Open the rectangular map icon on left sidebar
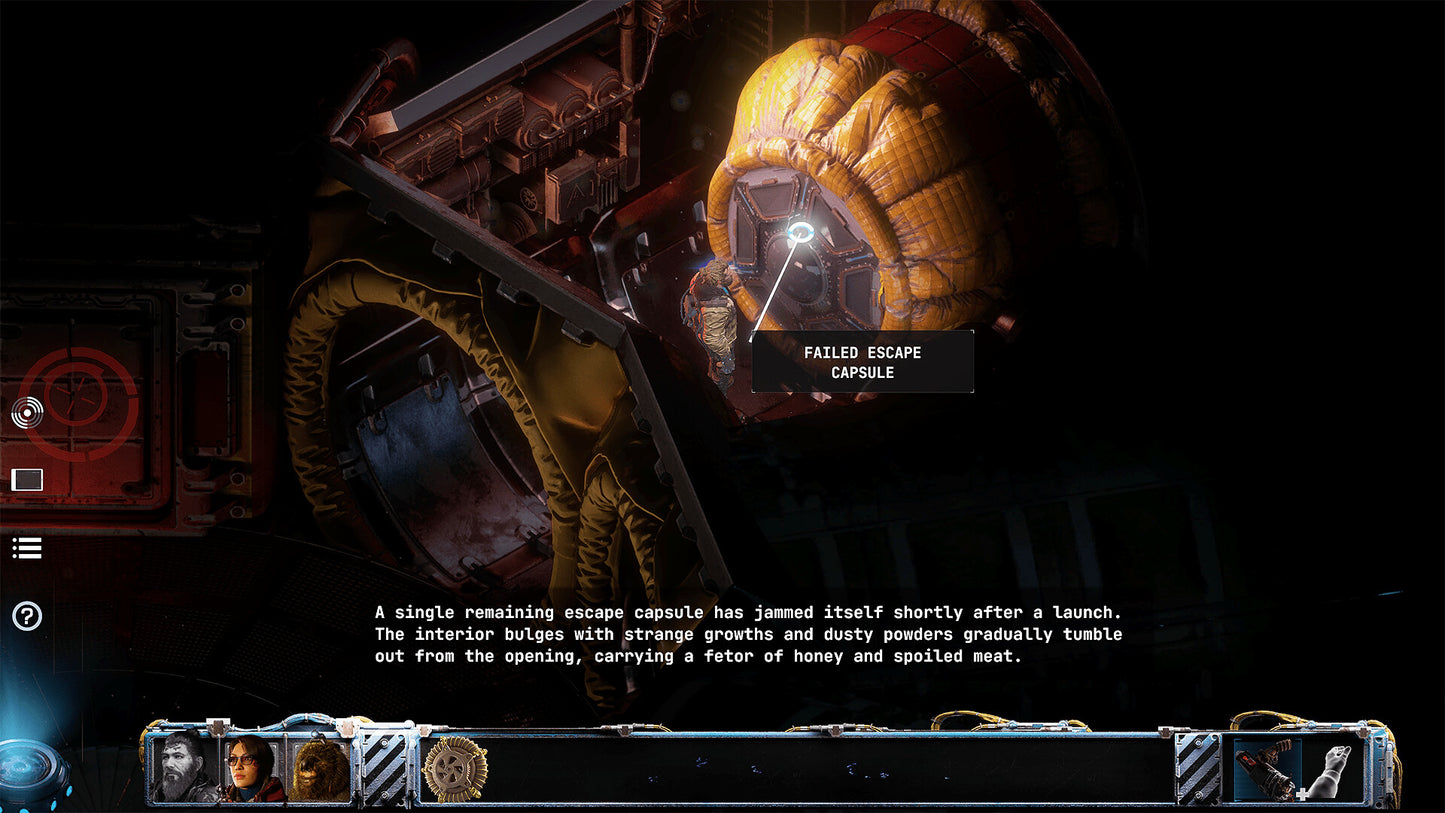 click(27, 479)
